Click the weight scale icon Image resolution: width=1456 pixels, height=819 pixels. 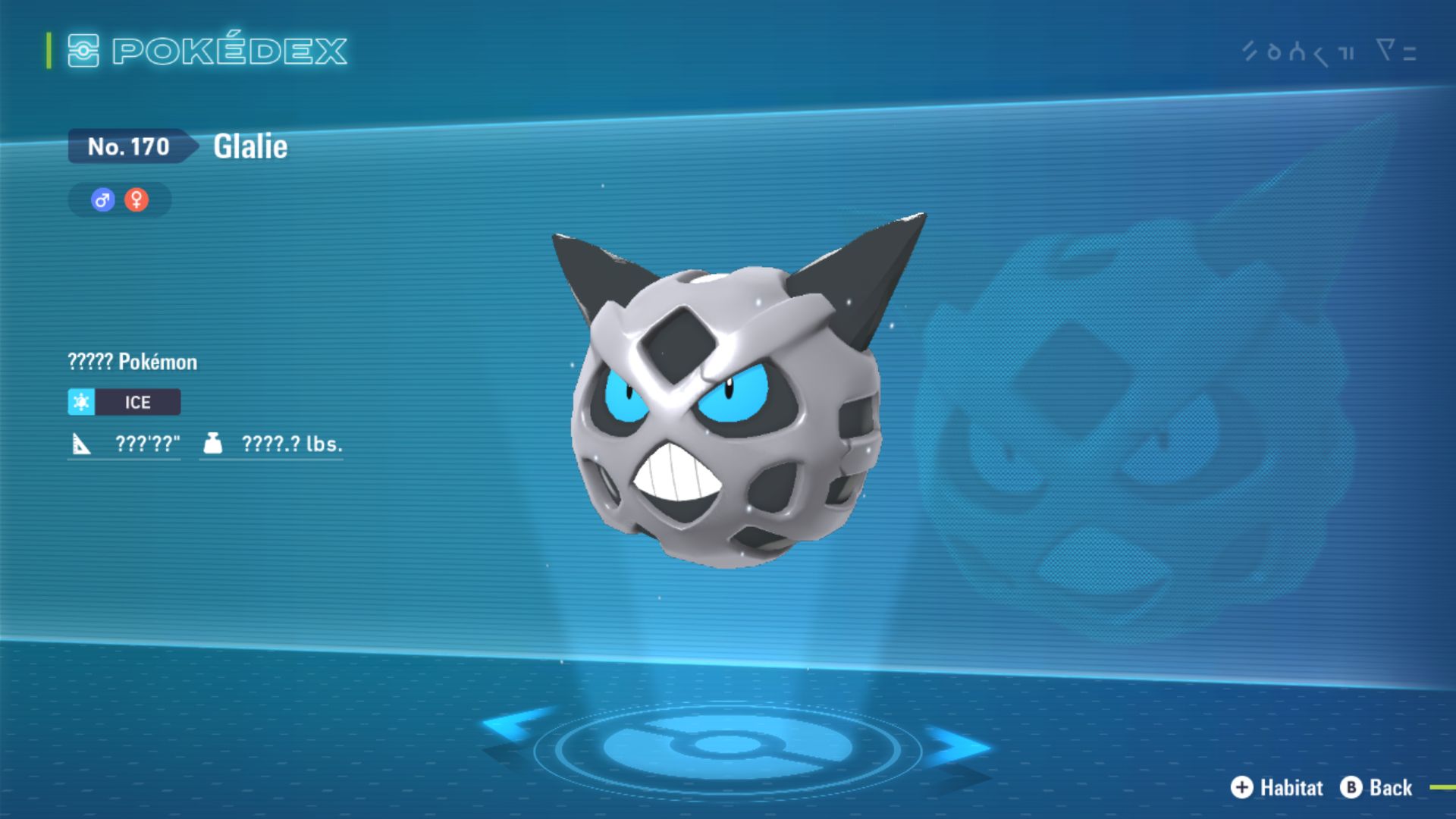point(215,444)
